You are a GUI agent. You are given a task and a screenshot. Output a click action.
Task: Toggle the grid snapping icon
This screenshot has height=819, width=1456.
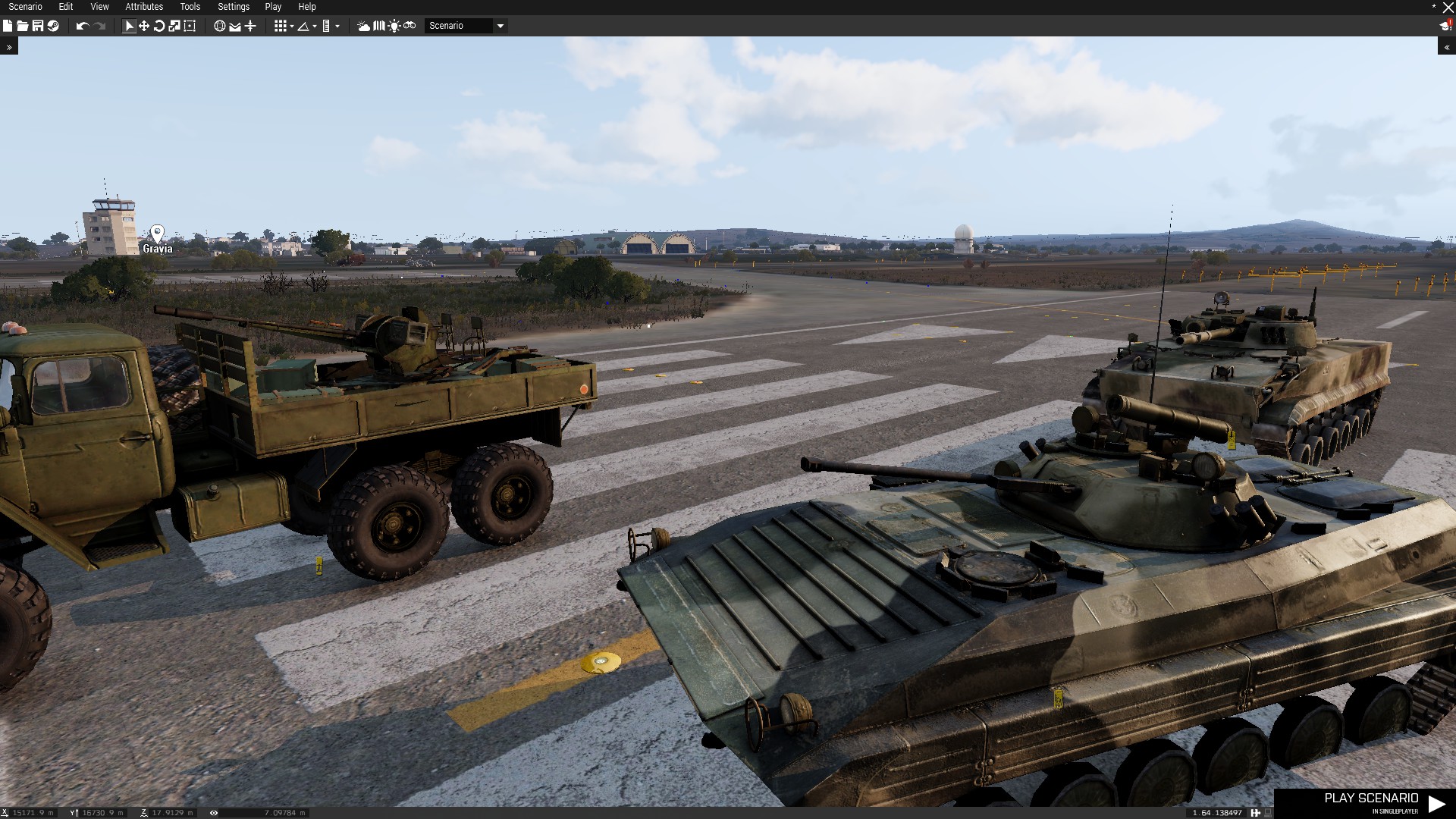tap(281, 26)
